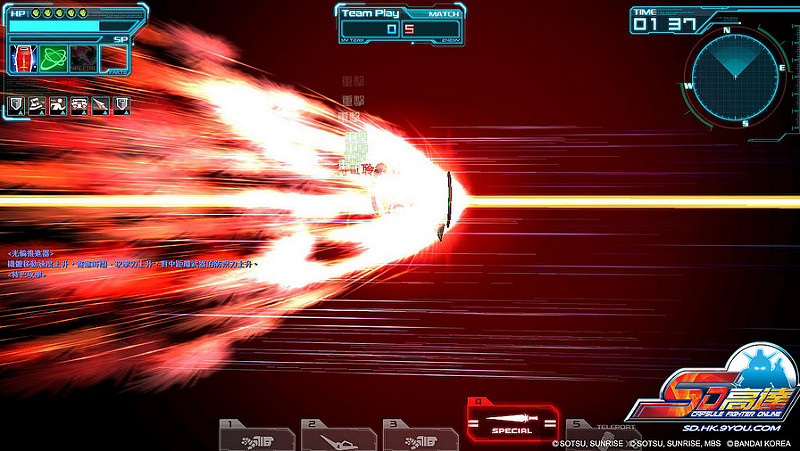Click the spear-shaped buff icon
800x451 pixels.
100,105
